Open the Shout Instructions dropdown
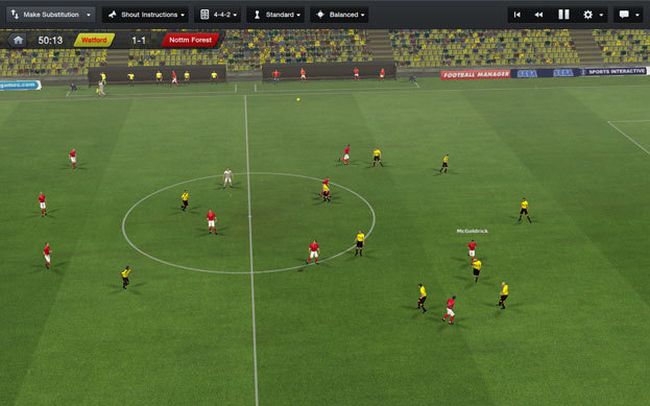650x406 pixels. pyautogui.click(x=146, y=15)
